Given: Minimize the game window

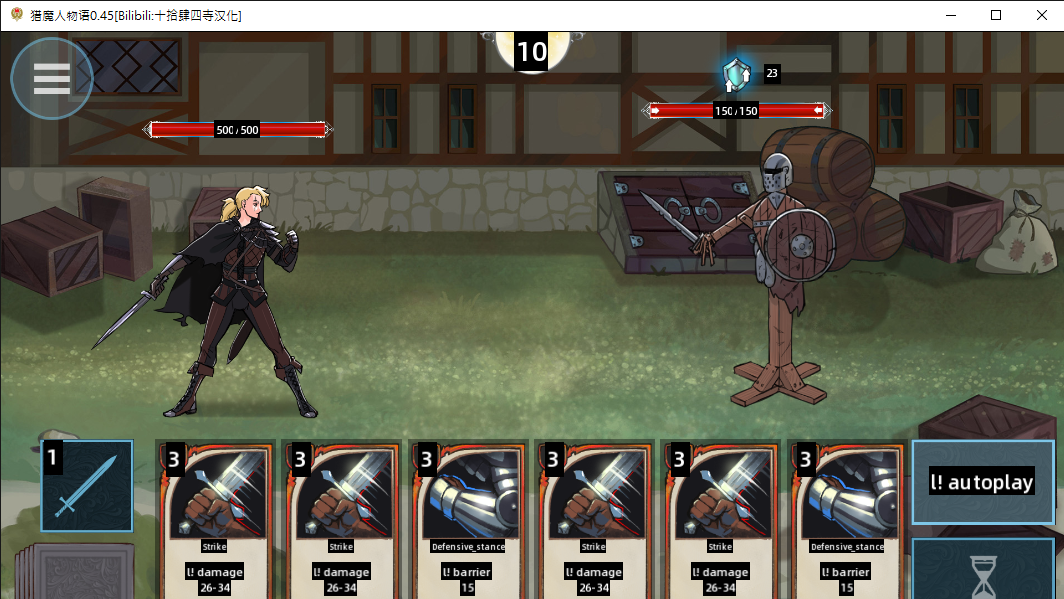Looking at the screenshot, I should pyautogui.click(x=948, y=15).
